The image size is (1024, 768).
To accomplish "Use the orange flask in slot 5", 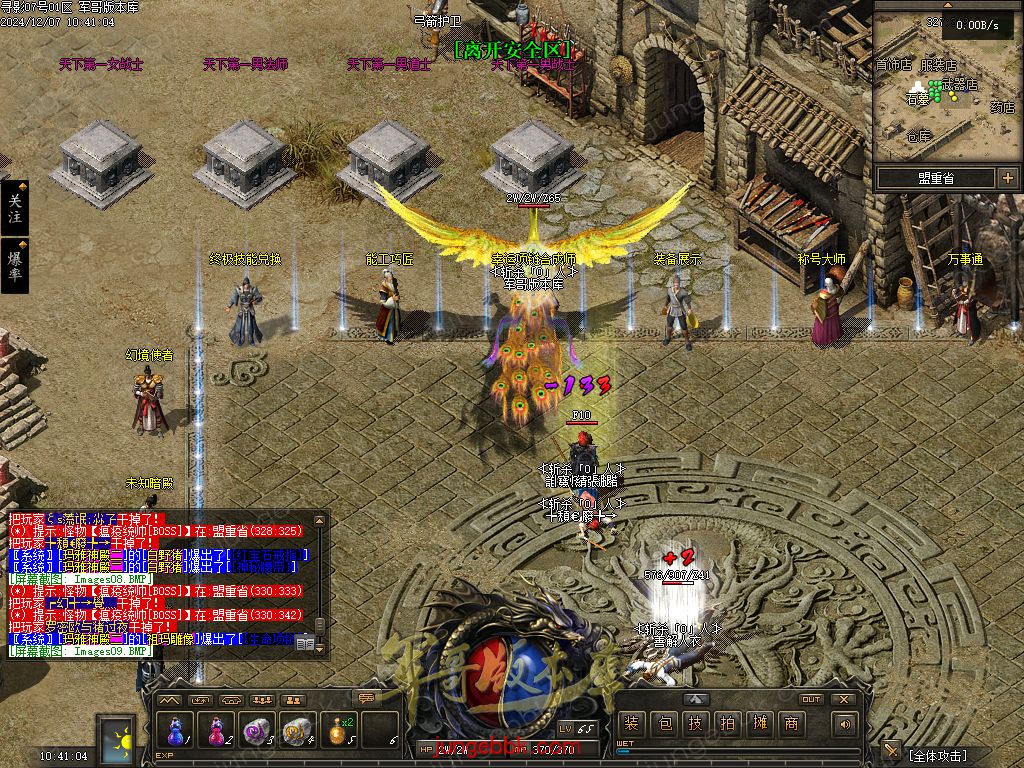I will point(339,731).
